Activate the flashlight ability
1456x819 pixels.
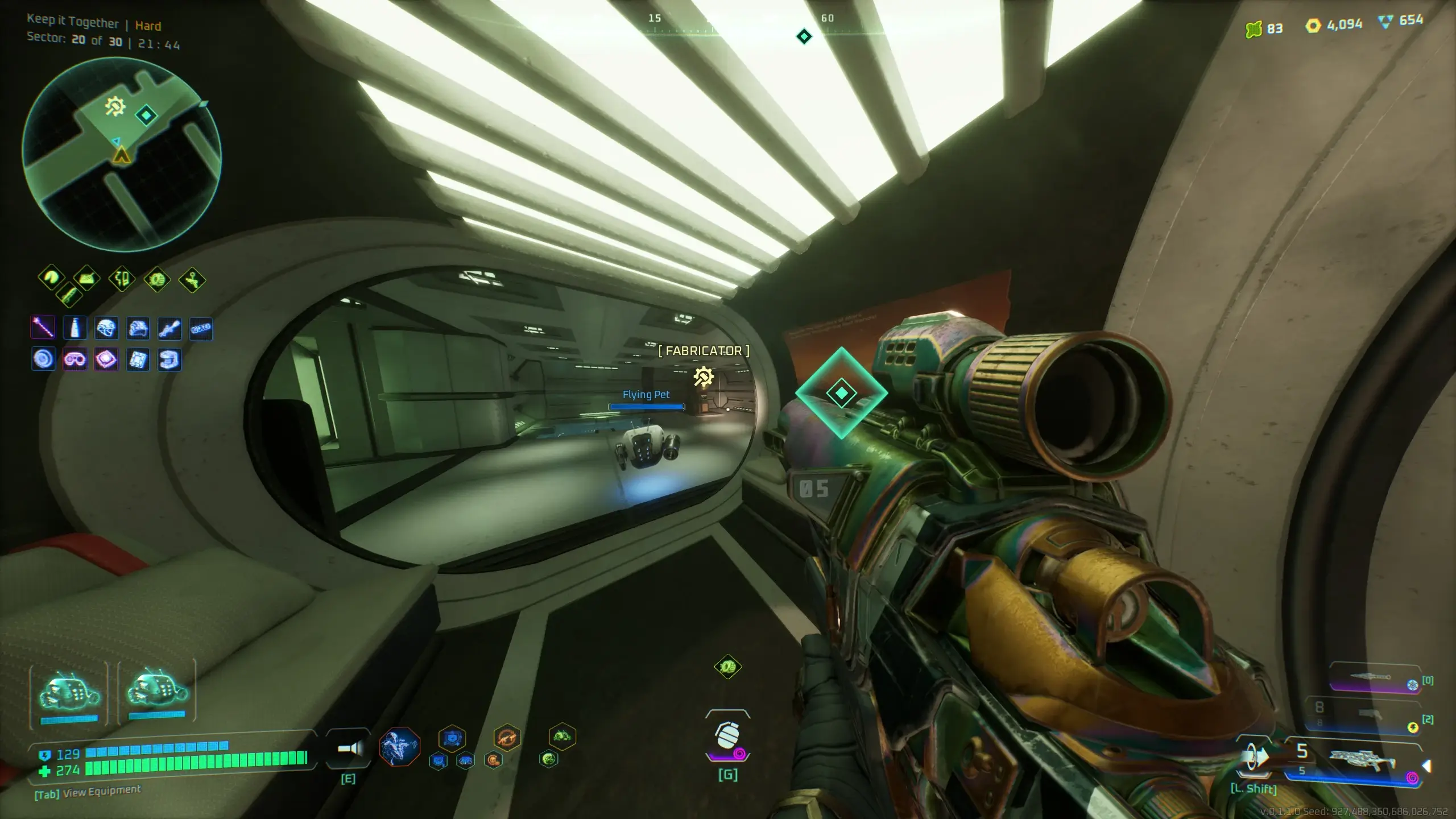click(349, 749)
